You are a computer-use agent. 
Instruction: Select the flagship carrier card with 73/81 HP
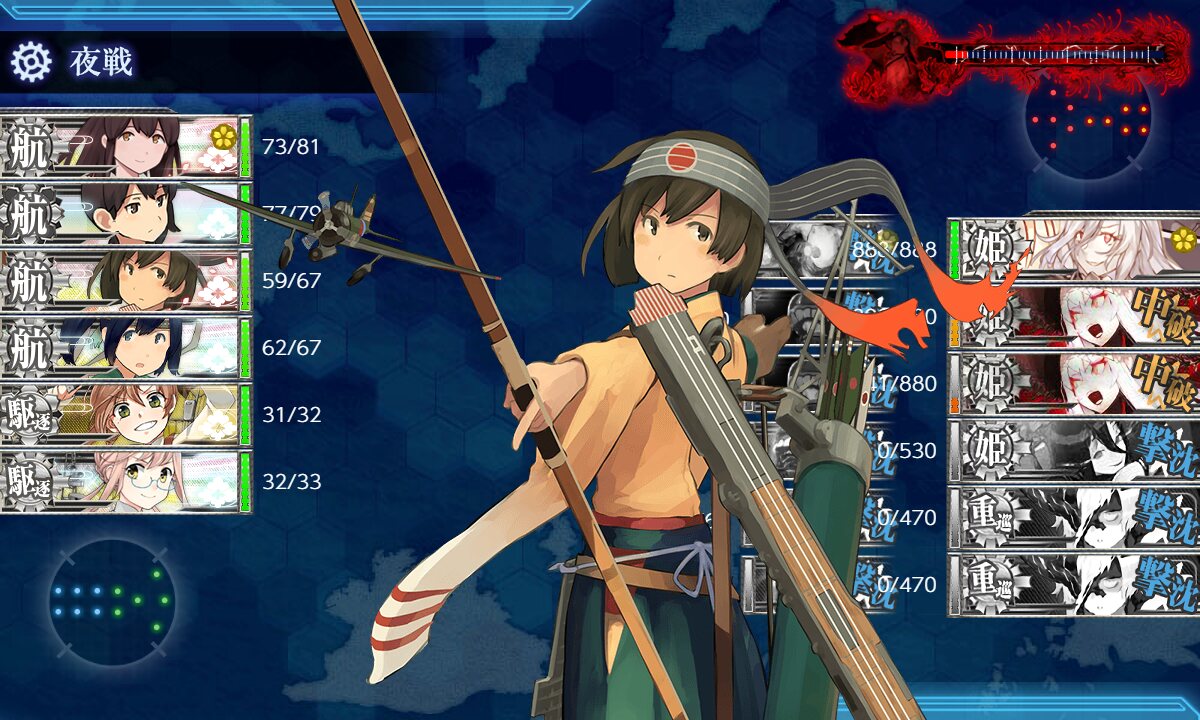pyautogui.click(x=125, y=147)
